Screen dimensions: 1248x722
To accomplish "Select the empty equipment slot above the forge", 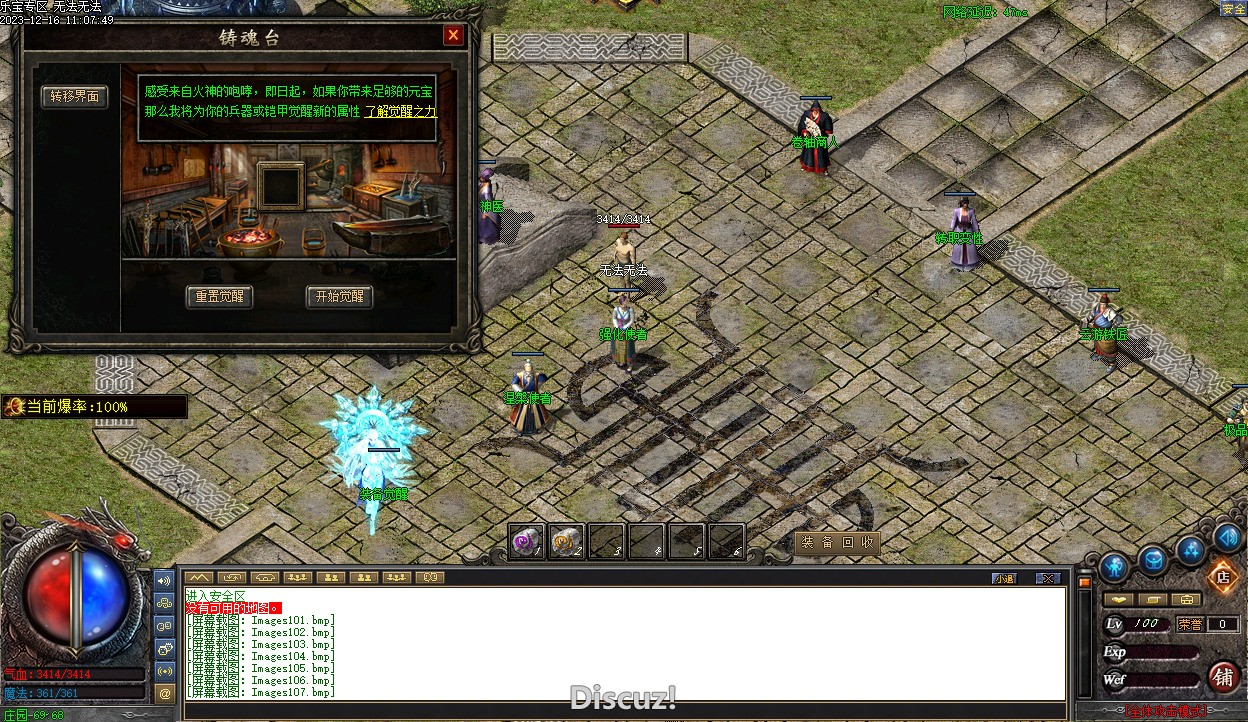I will point(281,185).
